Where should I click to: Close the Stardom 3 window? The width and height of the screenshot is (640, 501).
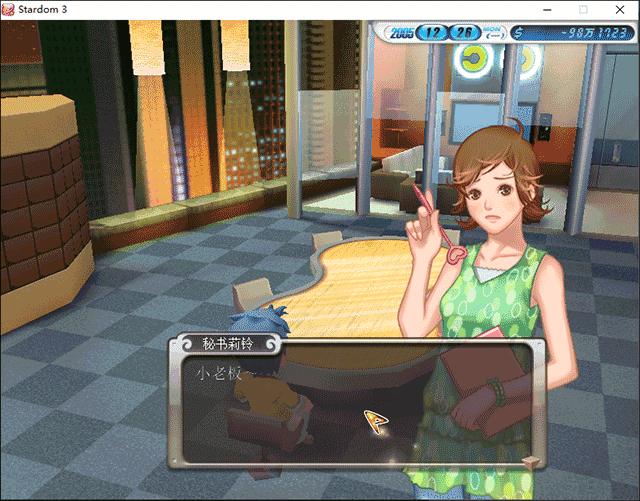[619, 9]
